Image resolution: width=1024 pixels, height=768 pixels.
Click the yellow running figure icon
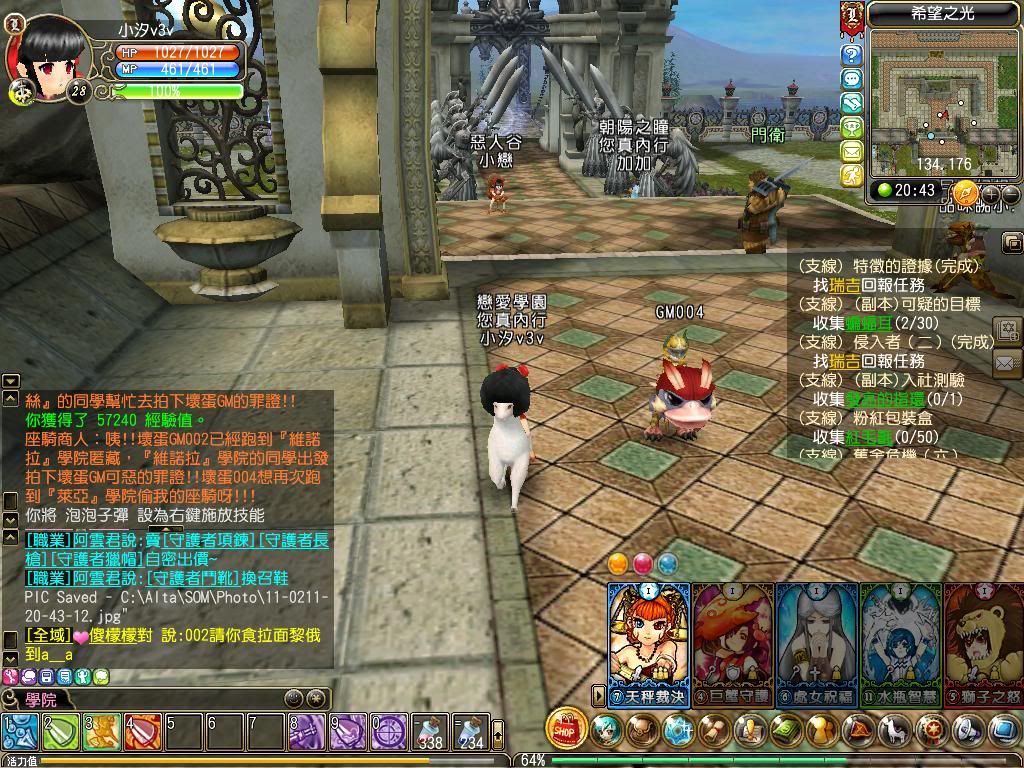coord(851,175)
